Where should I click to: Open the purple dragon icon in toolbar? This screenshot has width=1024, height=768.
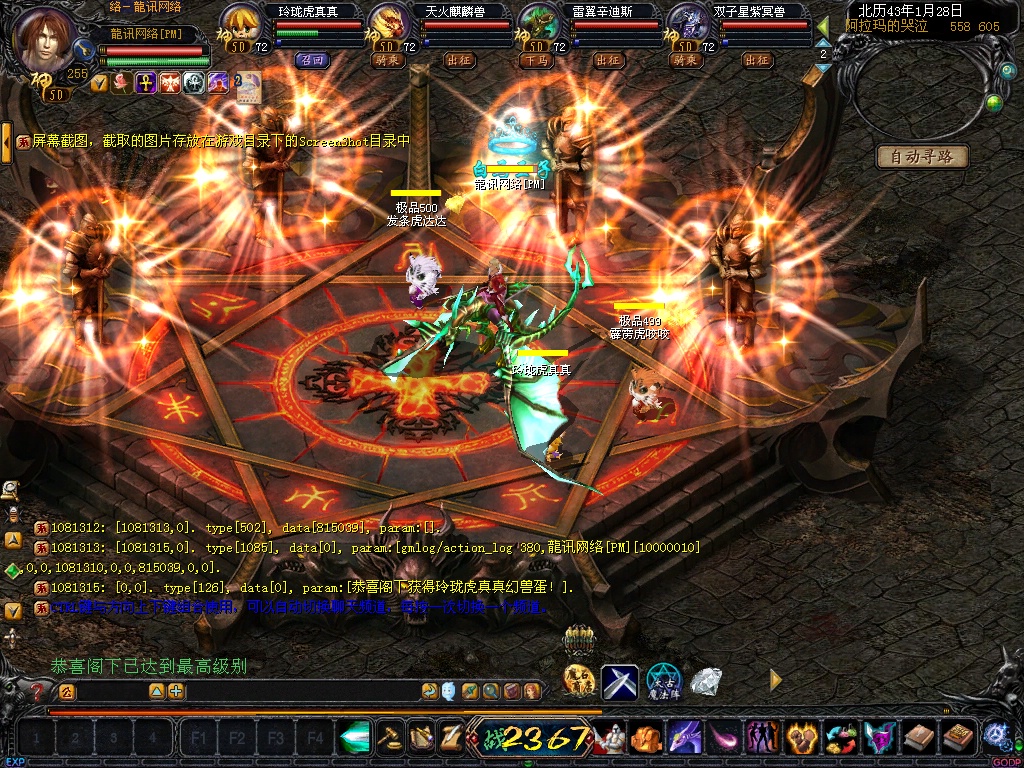(684, 738)
